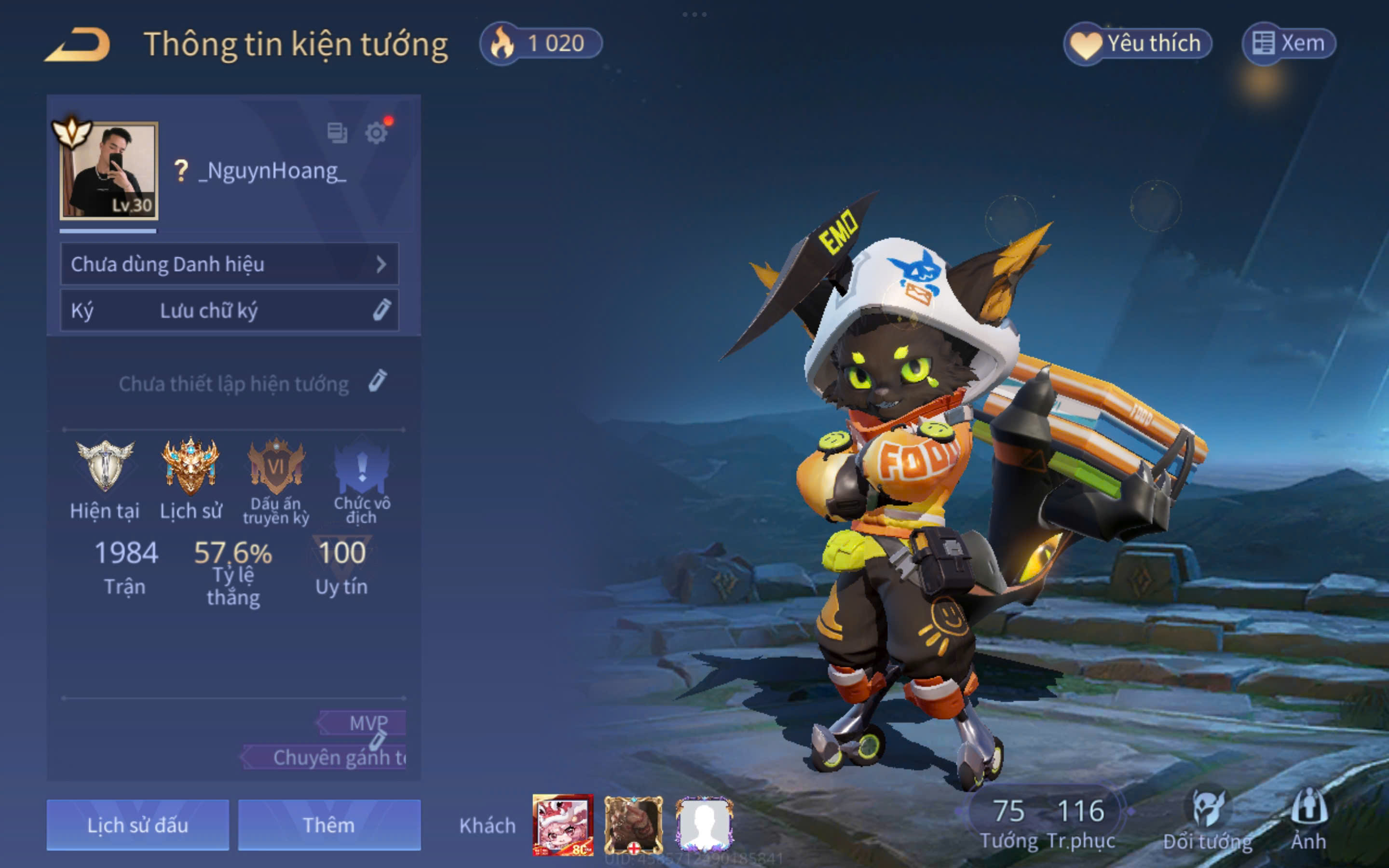The height and width of the screenshot is (868, 1389).
Task: Open the popularity flame counter 1 020
Action: click(x=541, y=43)
